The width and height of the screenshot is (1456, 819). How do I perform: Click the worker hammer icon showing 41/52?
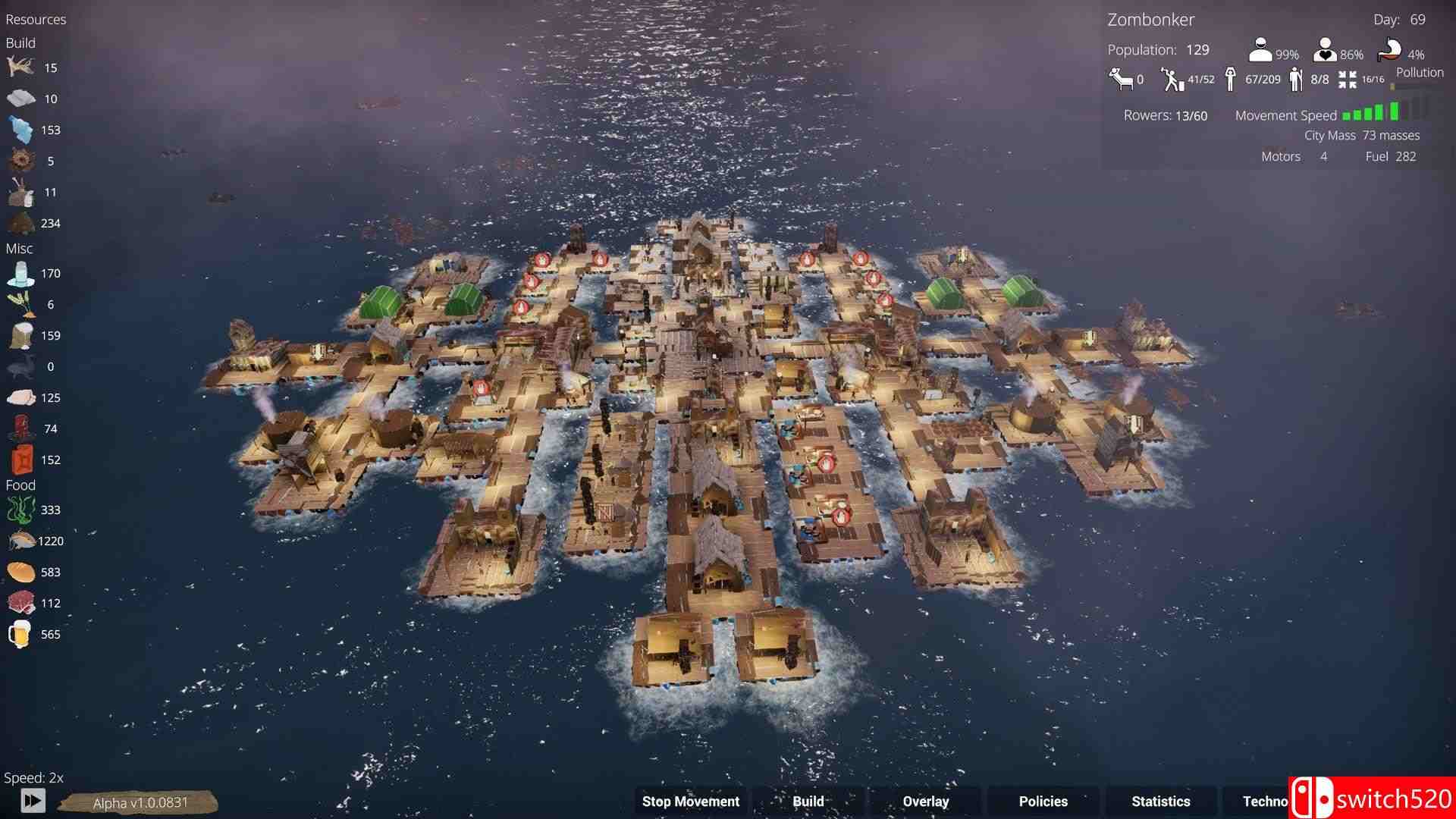(1172, 78)
